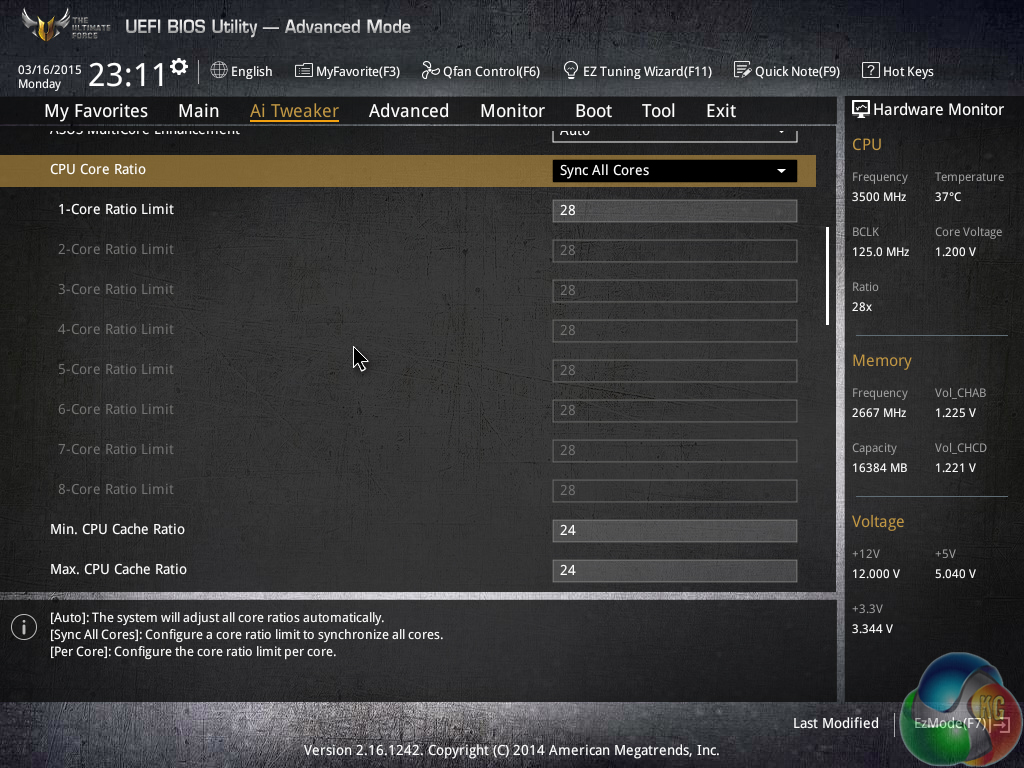Show the Monitor tab
1024x768 pixels.
[x=512, y=111]
